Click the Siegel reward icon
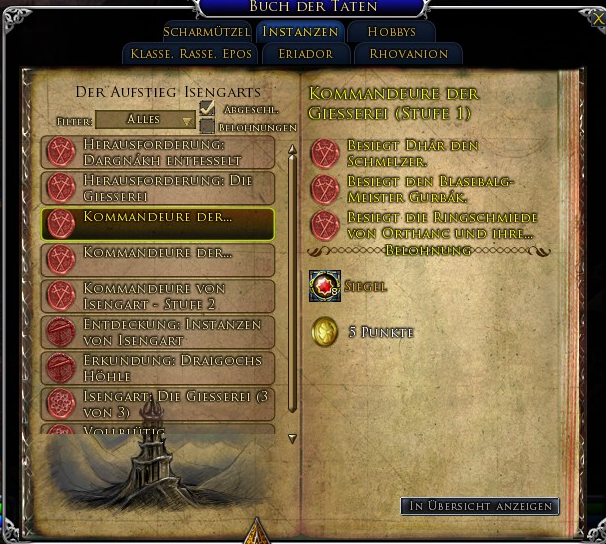Screen dimensions: 606x544 (x=324, y=286)
